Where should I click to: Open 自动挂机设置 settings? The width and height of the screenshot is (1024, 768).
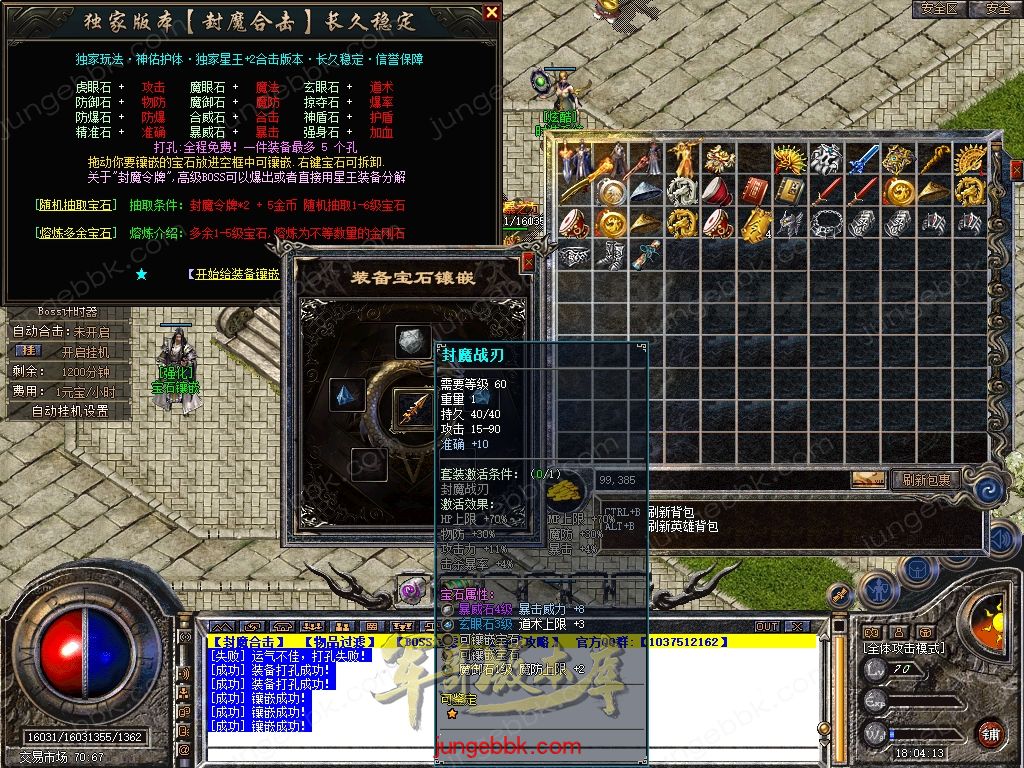70,411
